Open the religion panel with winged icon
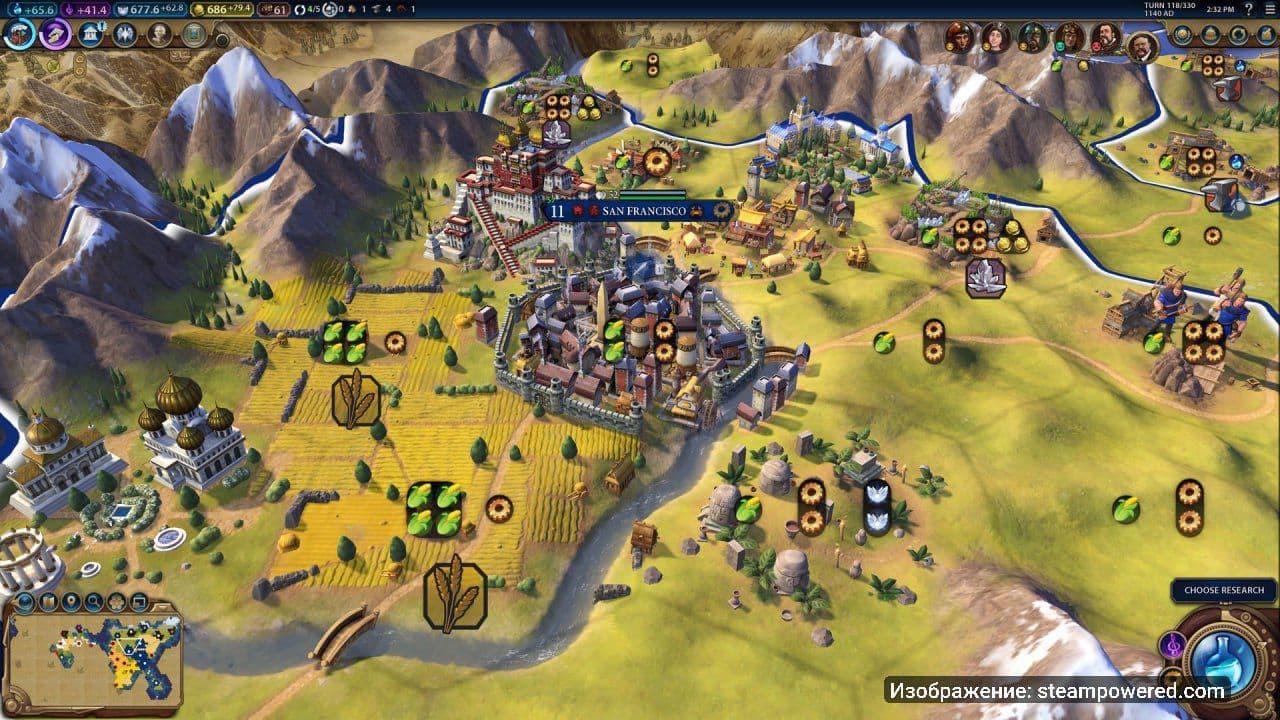 click(125, 35)
